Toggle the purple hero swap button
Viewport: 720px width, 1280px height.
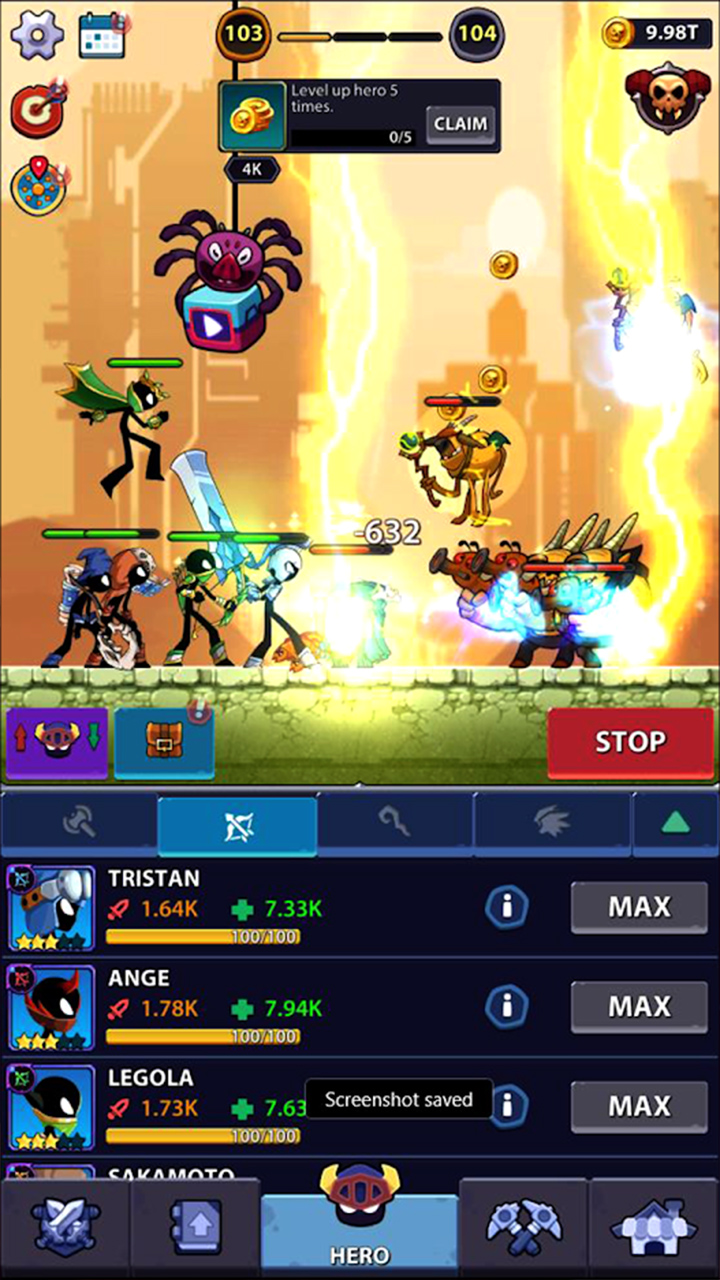[x=57, y=742]
